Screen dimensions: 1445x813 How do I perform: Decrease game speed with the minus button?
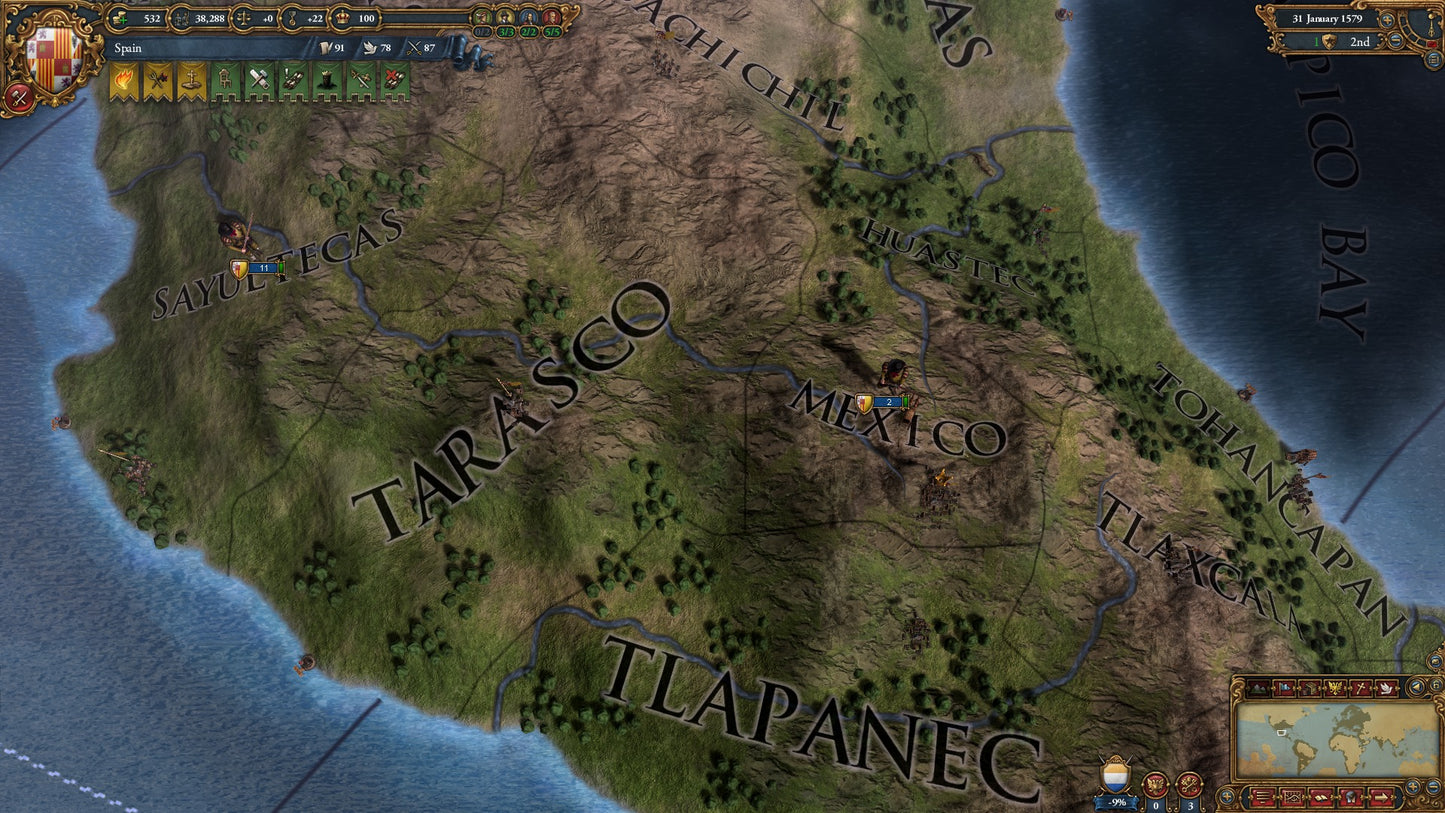pyautogui.click(x=1395, y=40)
